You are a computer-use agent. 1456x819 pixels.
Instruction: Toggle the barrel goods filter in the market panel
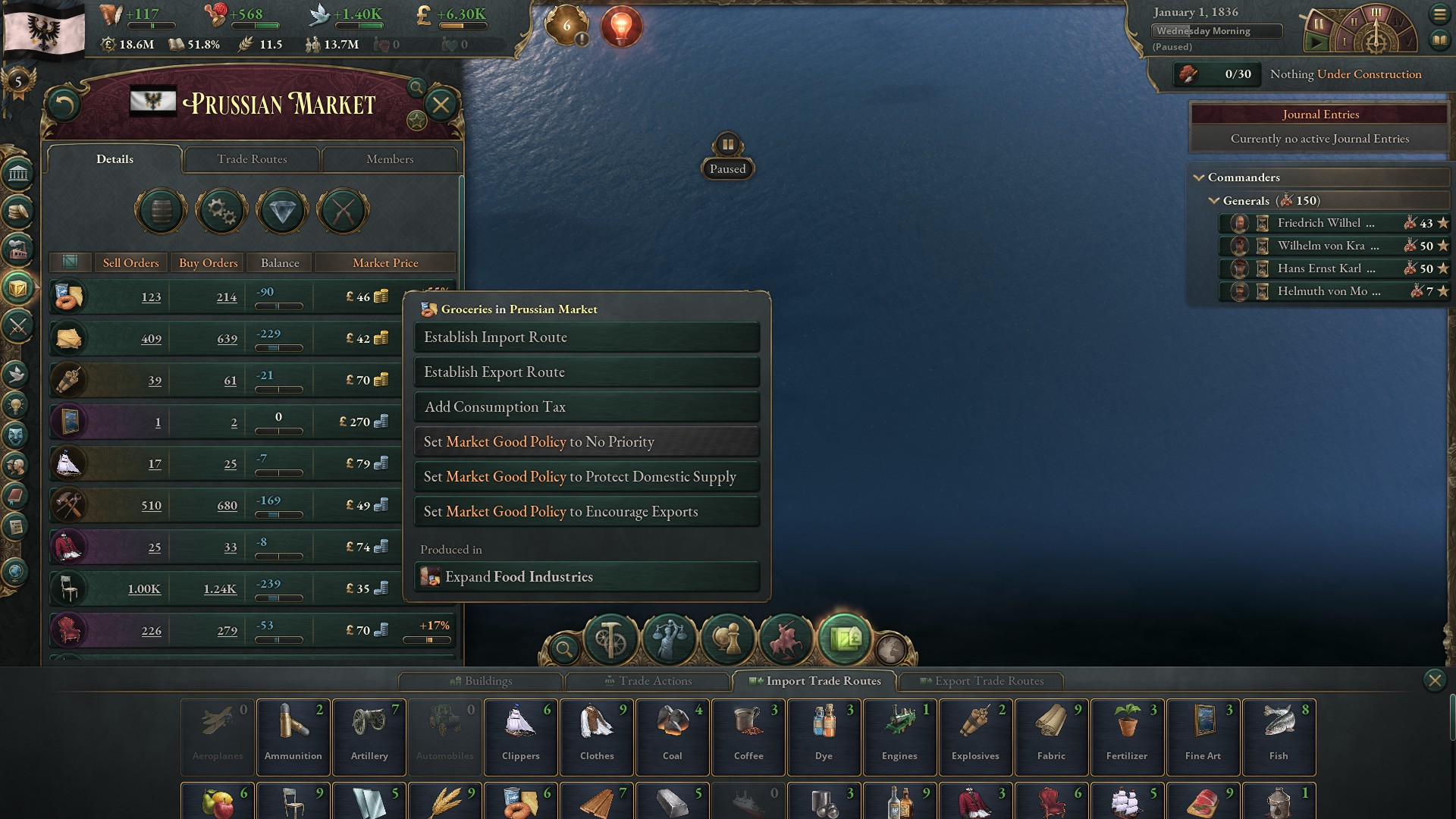pyautogui.click(x=160, y=211)
